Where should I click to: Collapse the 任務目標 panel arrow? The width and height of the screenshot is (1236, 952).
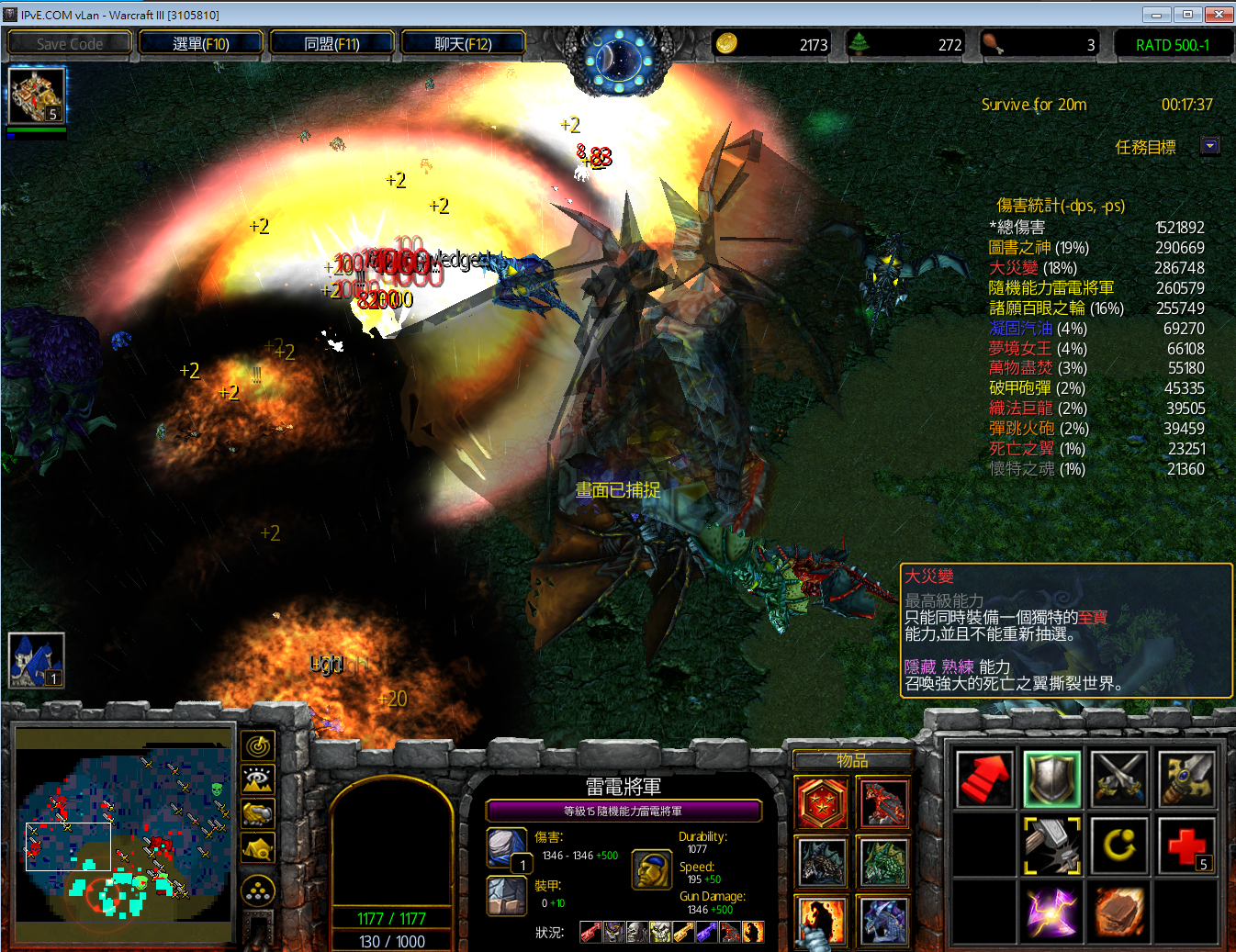(1210, 146)
